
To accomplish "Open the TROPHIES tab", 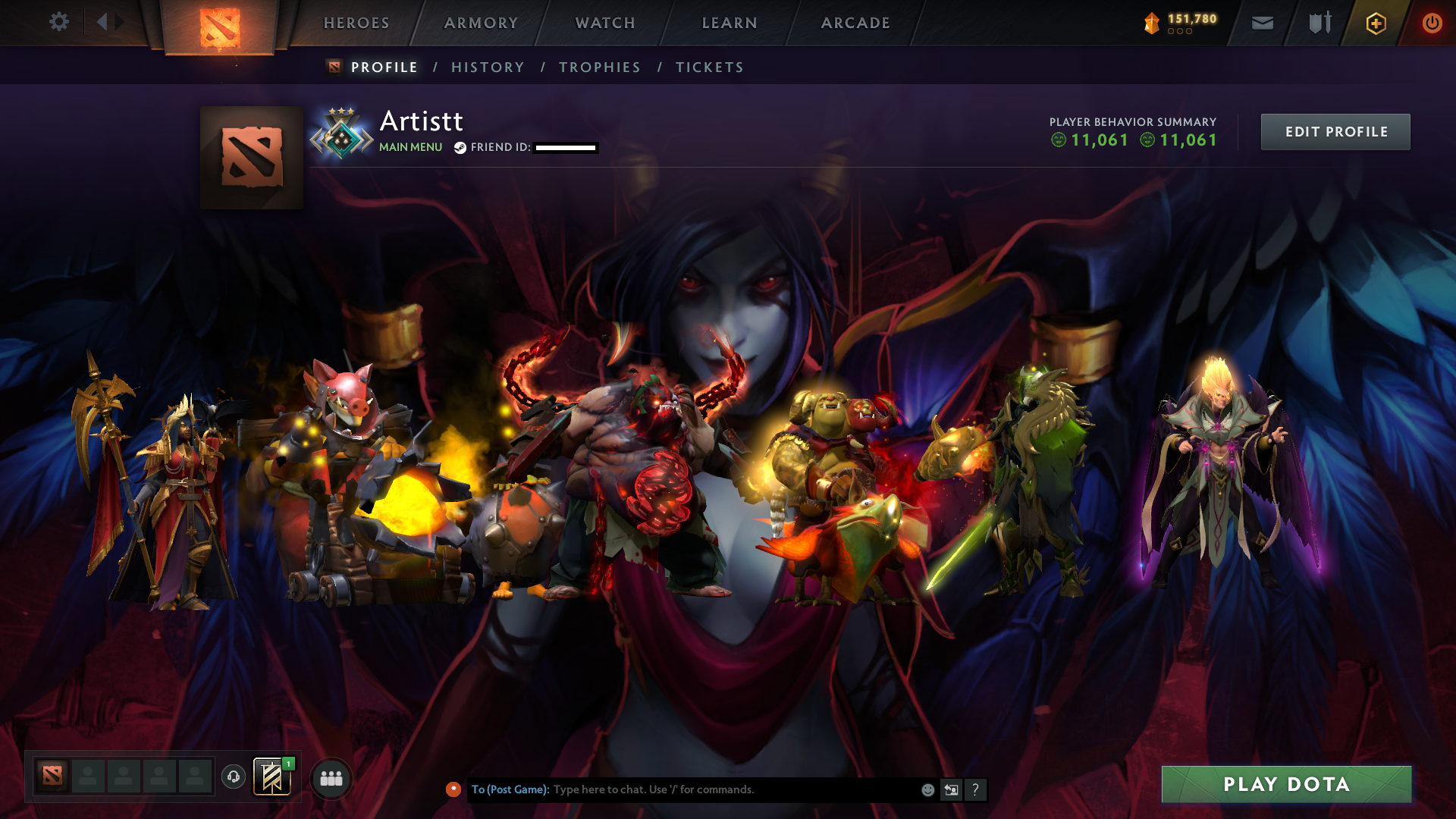I will click(599, 67).
